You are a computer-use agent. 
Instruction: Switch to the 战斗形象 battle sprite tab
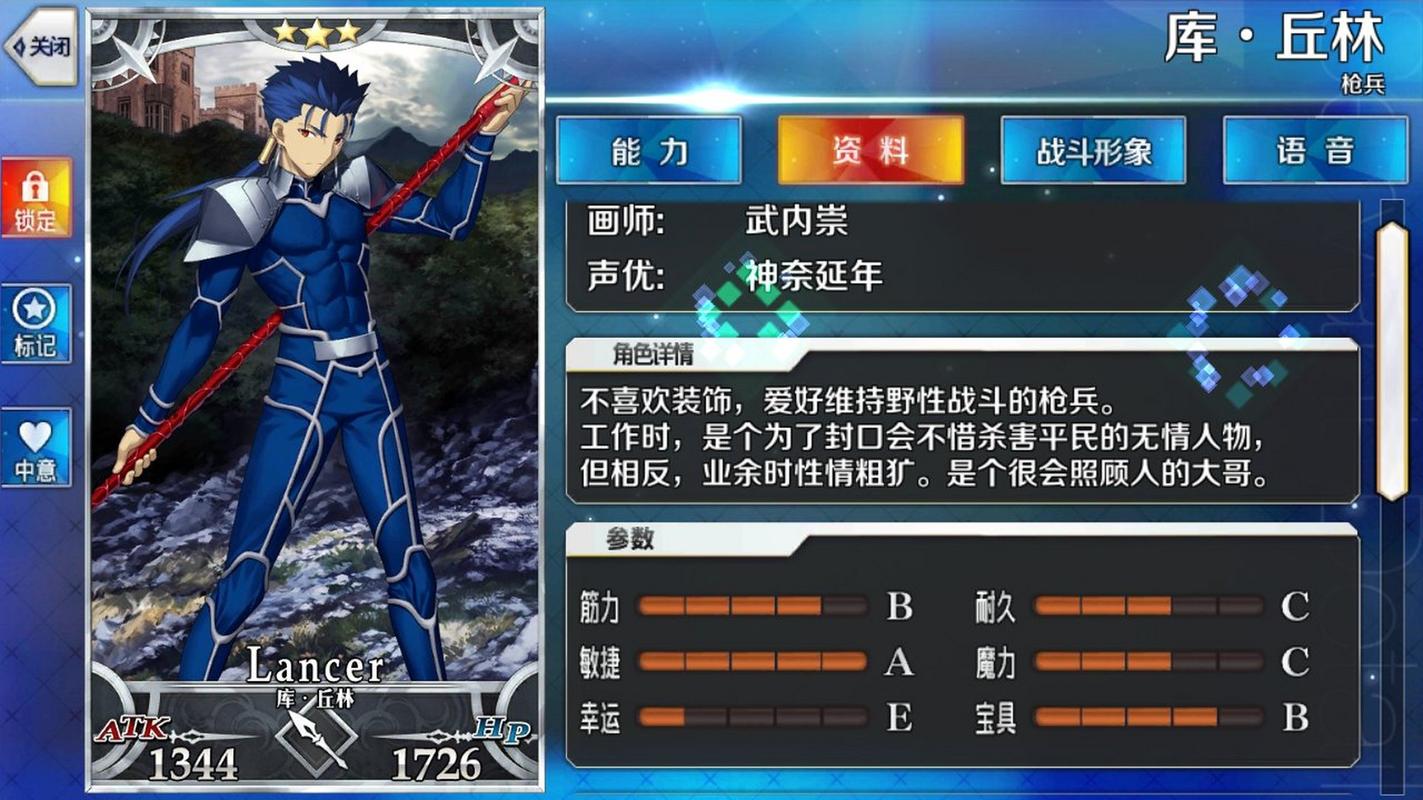1092,149
